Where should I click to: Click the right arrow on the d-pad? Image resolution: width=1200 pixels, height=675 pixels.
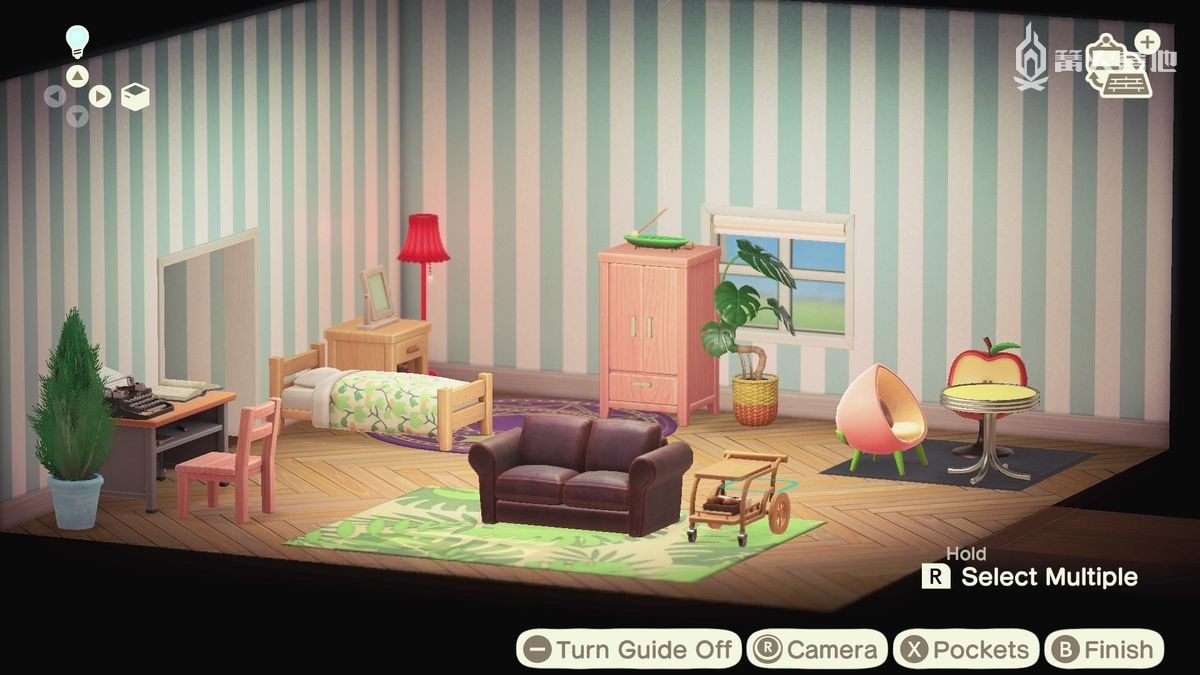pos(99,97)
